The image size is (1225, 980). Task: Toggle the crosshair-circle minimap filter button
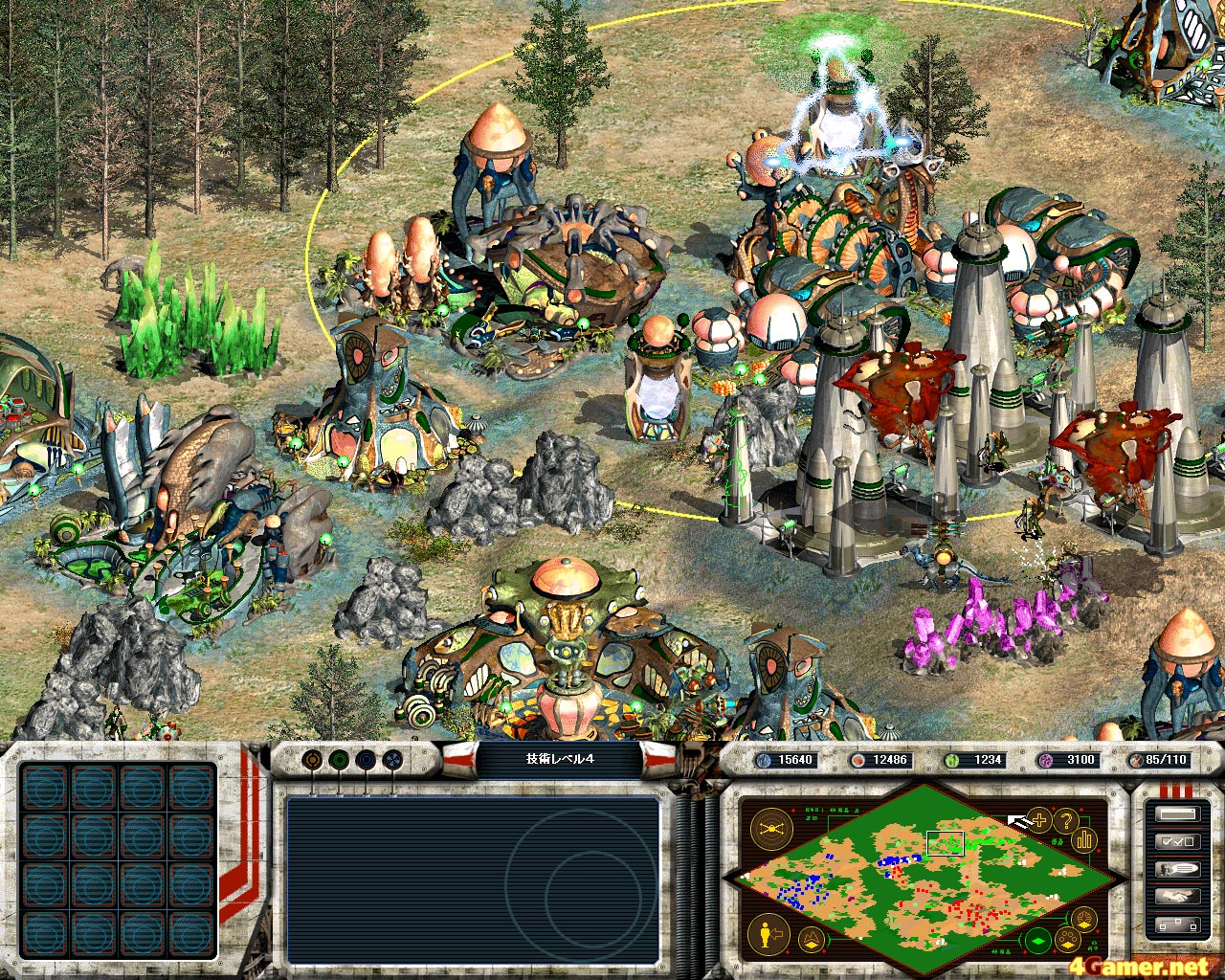[x=1085, y=920]
